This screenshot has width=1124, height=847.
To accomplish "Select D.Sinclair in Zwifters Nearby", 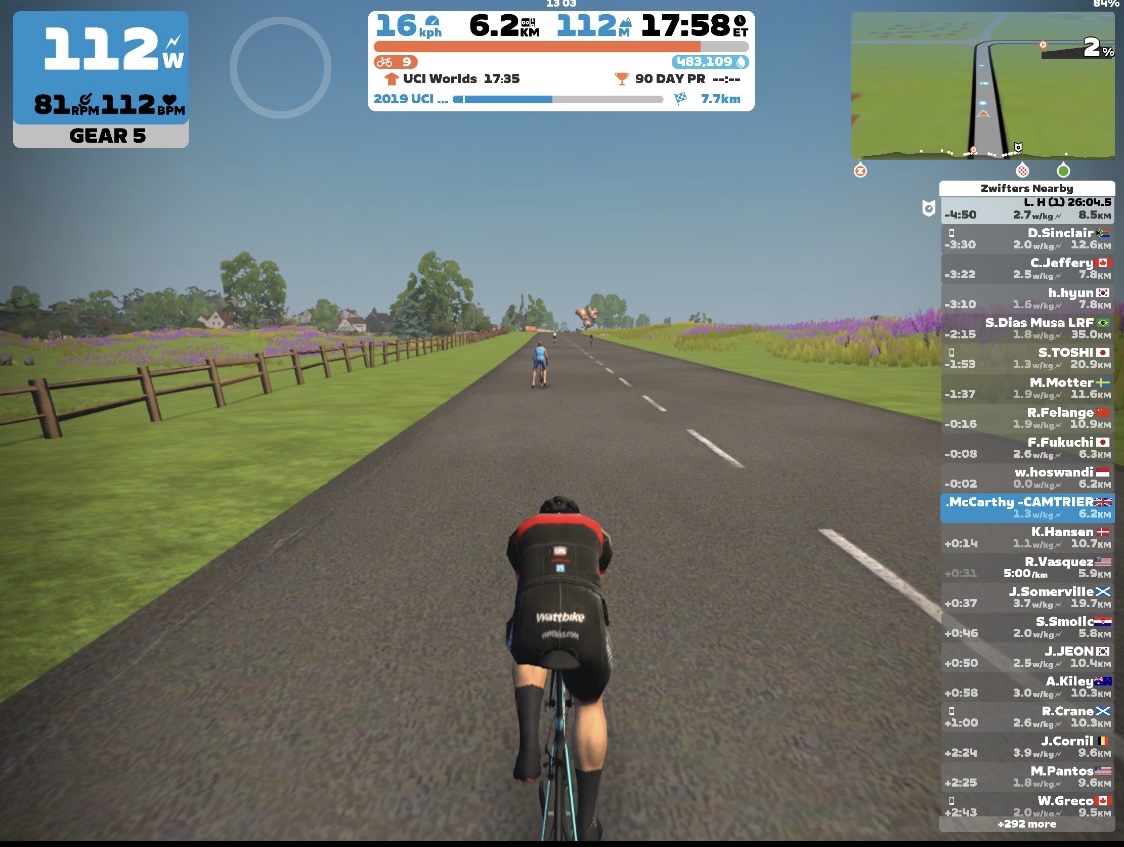I will tap(1027, 239).
